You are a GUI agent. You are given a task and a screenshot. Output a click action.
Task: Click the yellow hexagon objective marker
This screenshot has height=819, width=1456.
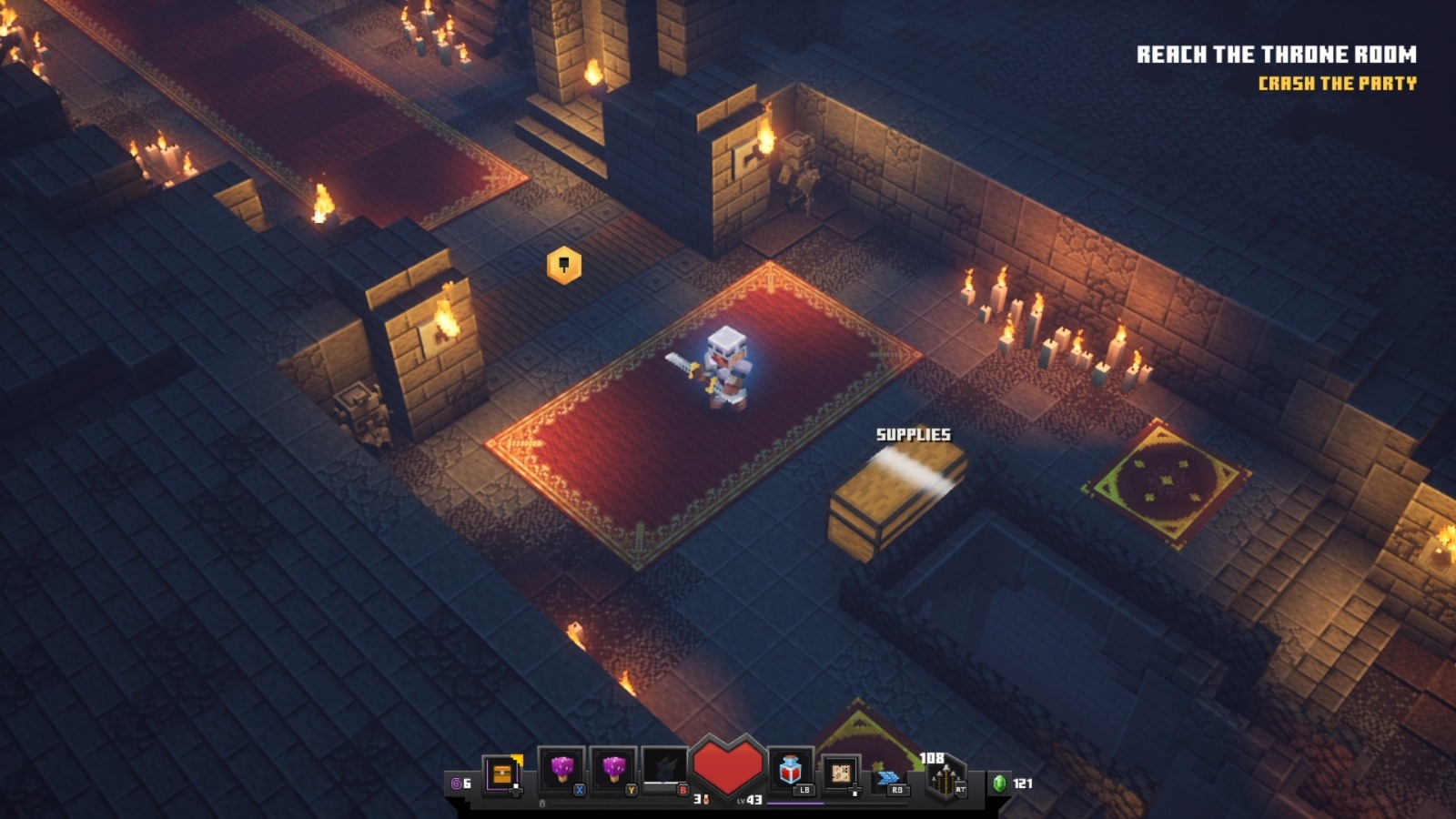point(564,265)
